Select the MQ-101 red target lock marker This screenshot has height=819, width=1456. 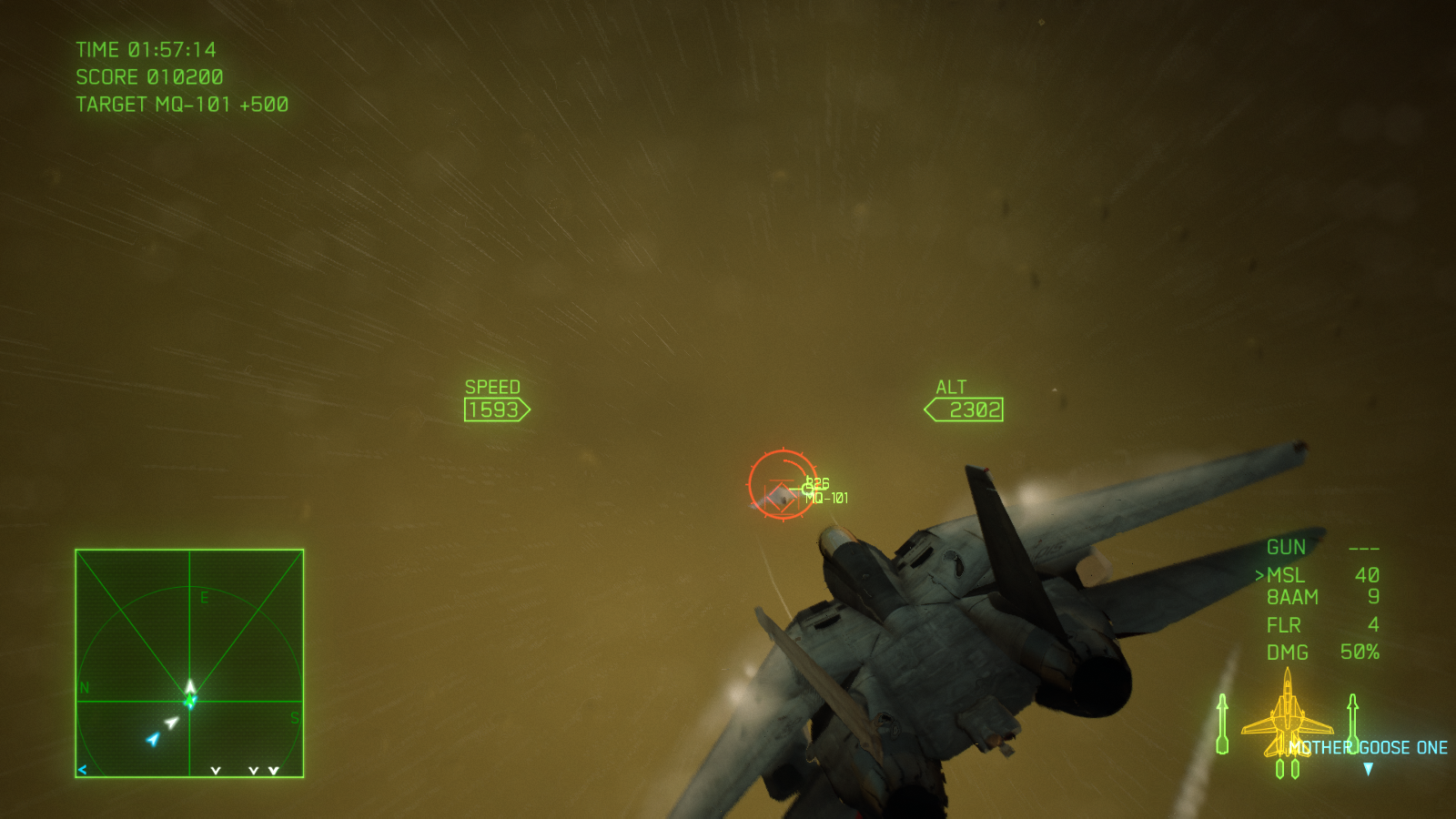tap(782, 485)
